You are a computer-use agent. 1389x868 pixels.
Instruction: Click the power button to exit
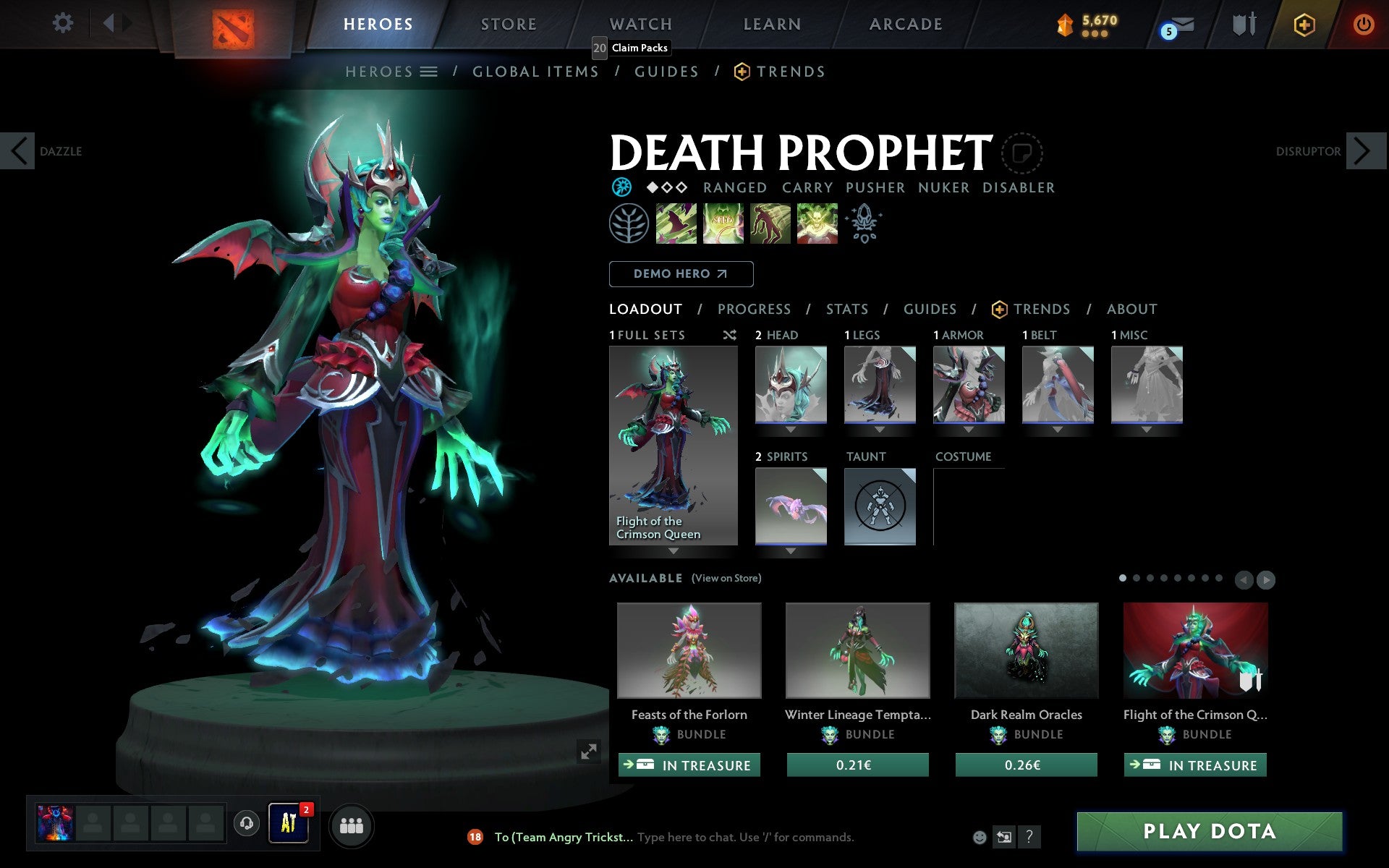click(x=1364, y=24)
